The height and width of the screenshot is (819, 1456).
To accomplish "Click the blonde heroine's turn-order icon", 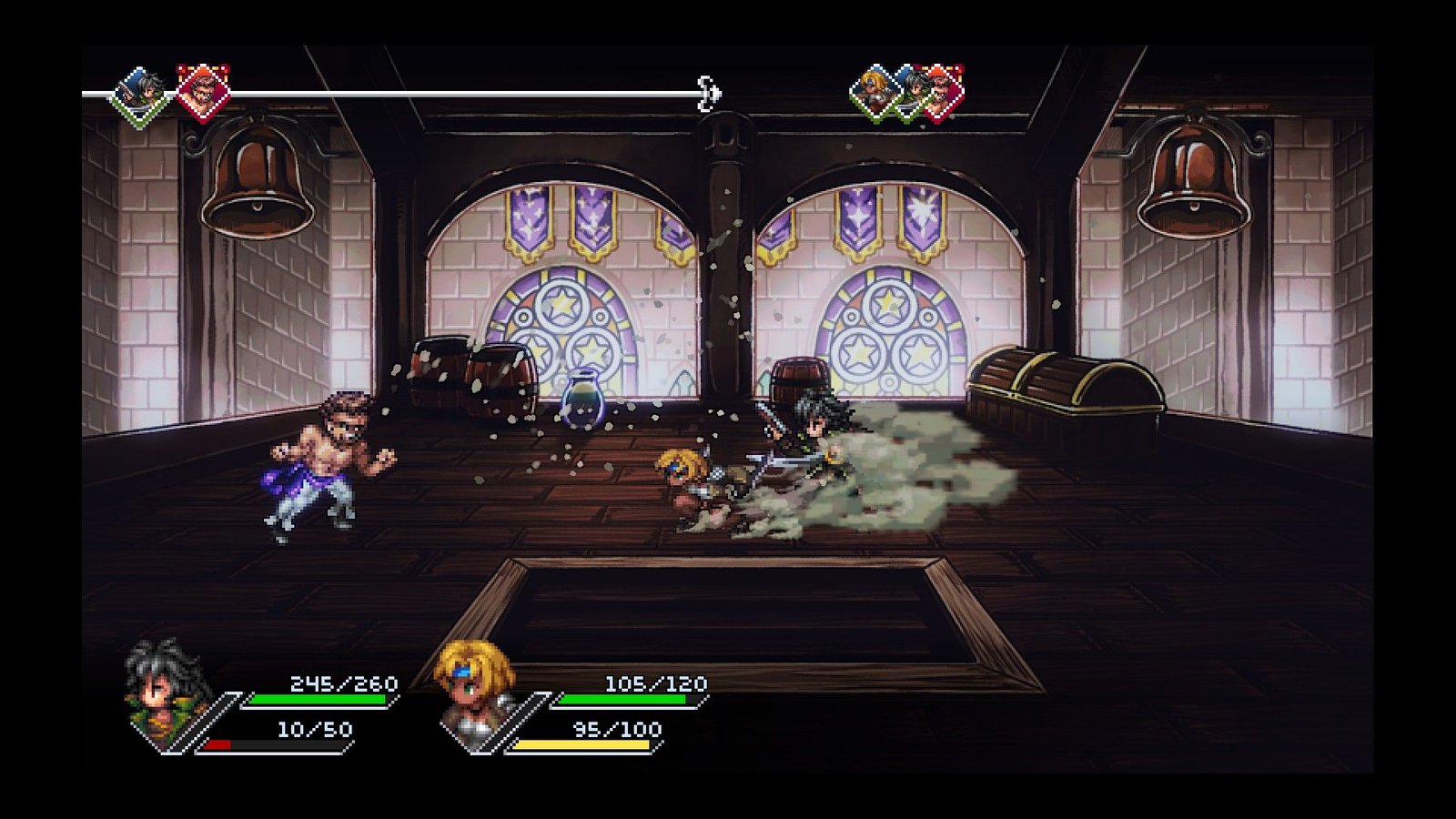I will (x=875, y=92).
